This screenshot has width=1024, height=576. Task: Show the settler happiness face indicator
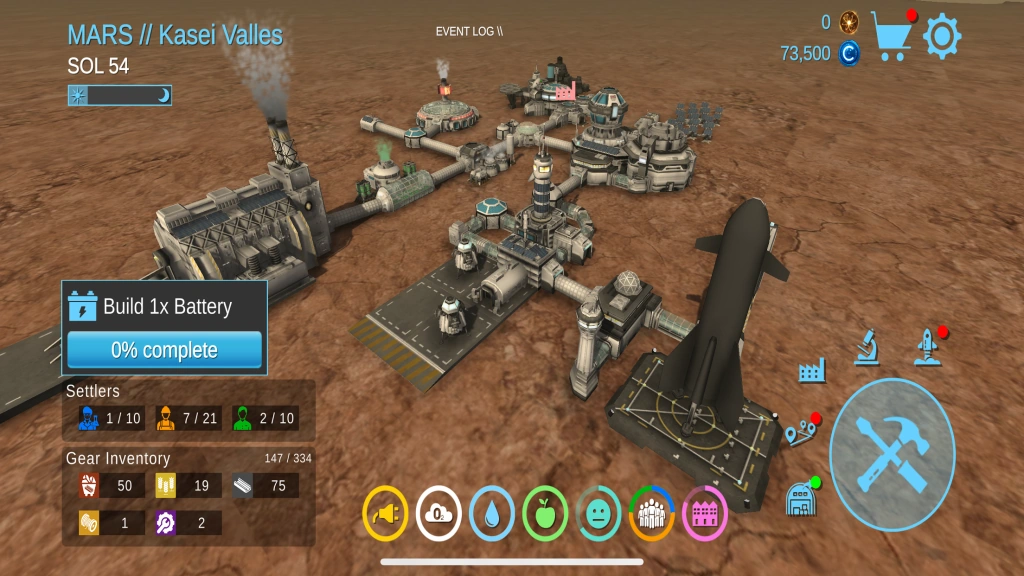coord(598,514)
